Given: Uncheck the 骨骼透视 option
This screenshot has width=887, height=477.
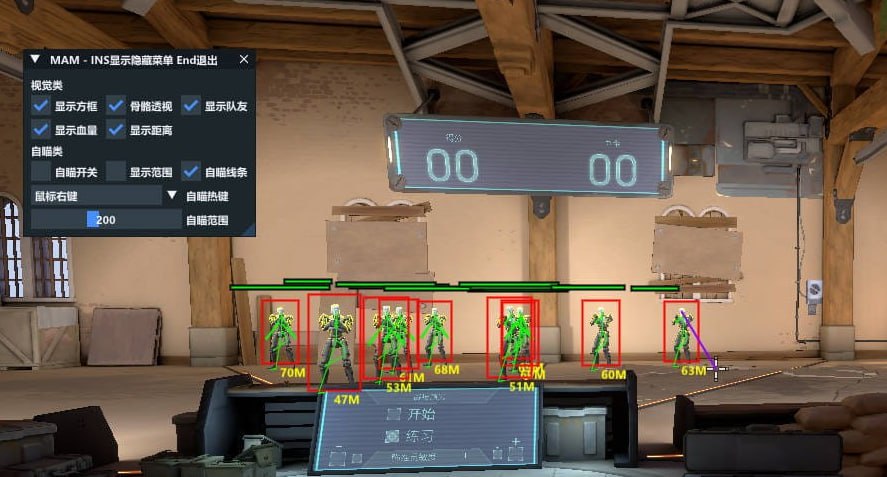Looking at the screenshot, I should pos(116,106).
